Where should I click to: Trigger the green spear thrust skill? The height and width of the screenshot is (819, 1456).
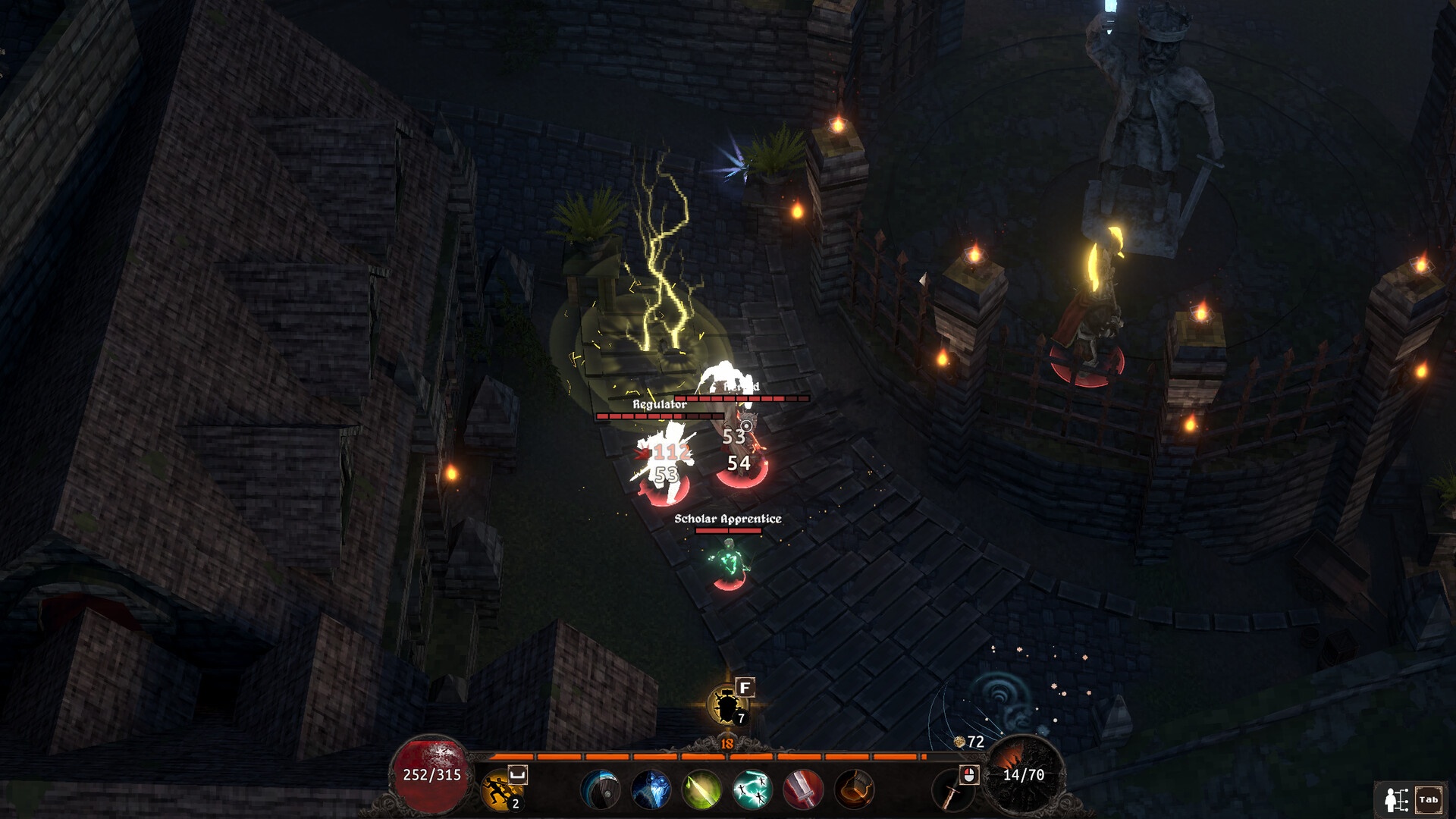pyautogui.click(x=701, y=789)
